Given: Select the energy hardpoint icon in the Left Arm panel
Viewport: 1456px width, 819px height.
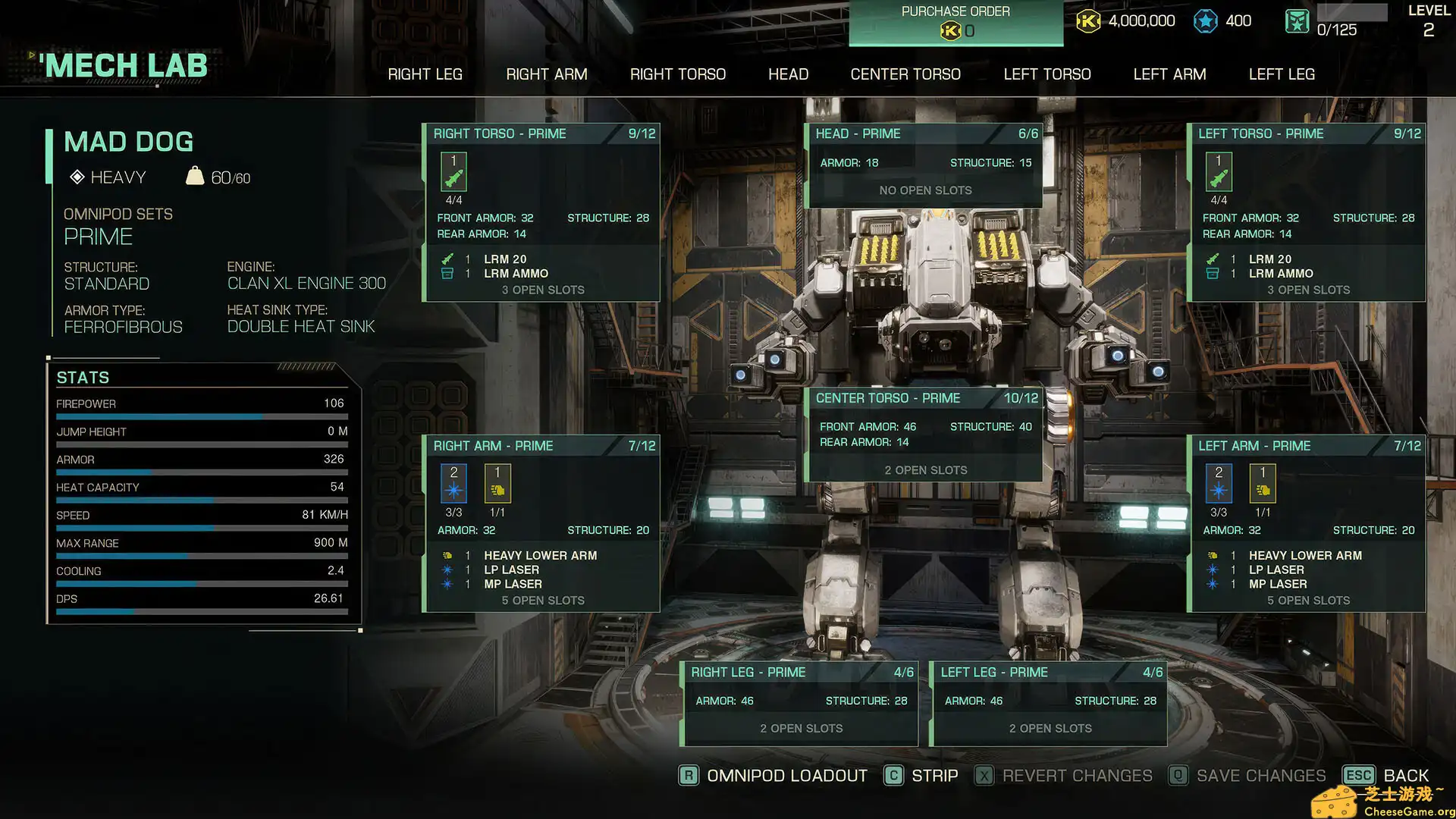Looking at the screenshot, I should click(x=1219, y=483).
